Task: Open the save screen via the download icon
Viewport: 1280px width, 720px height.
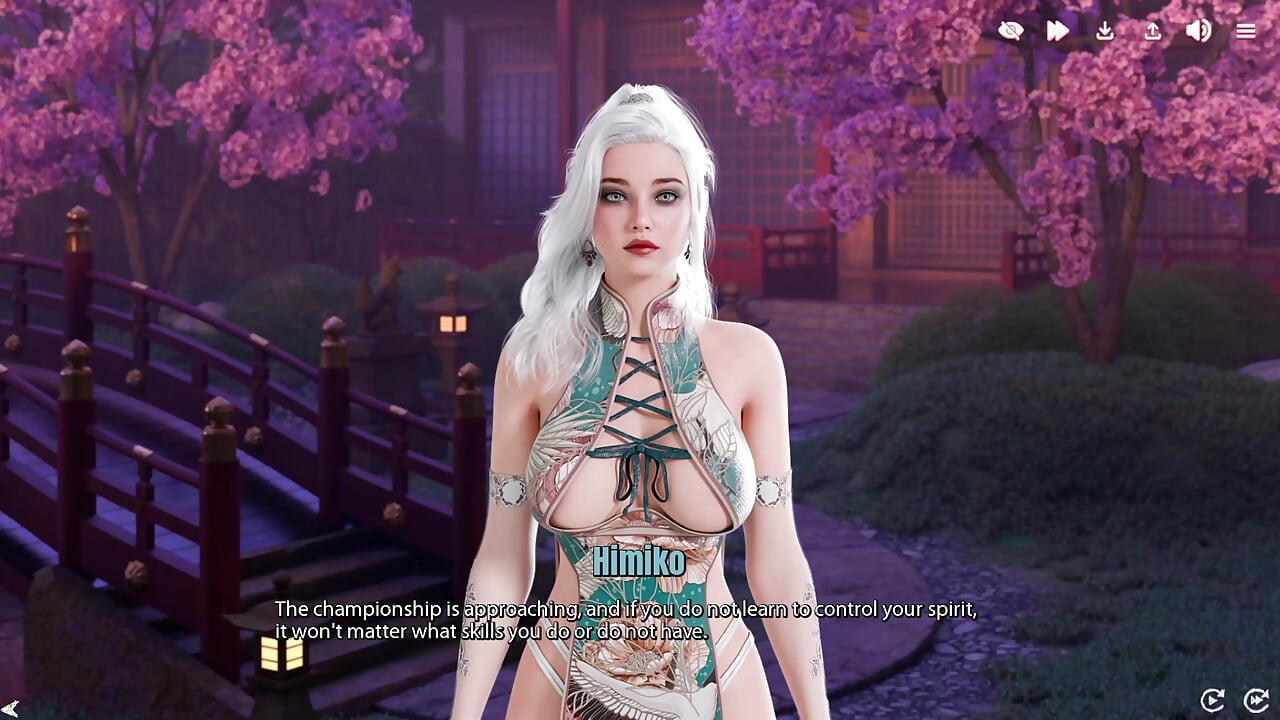Action: point(1105,31)
